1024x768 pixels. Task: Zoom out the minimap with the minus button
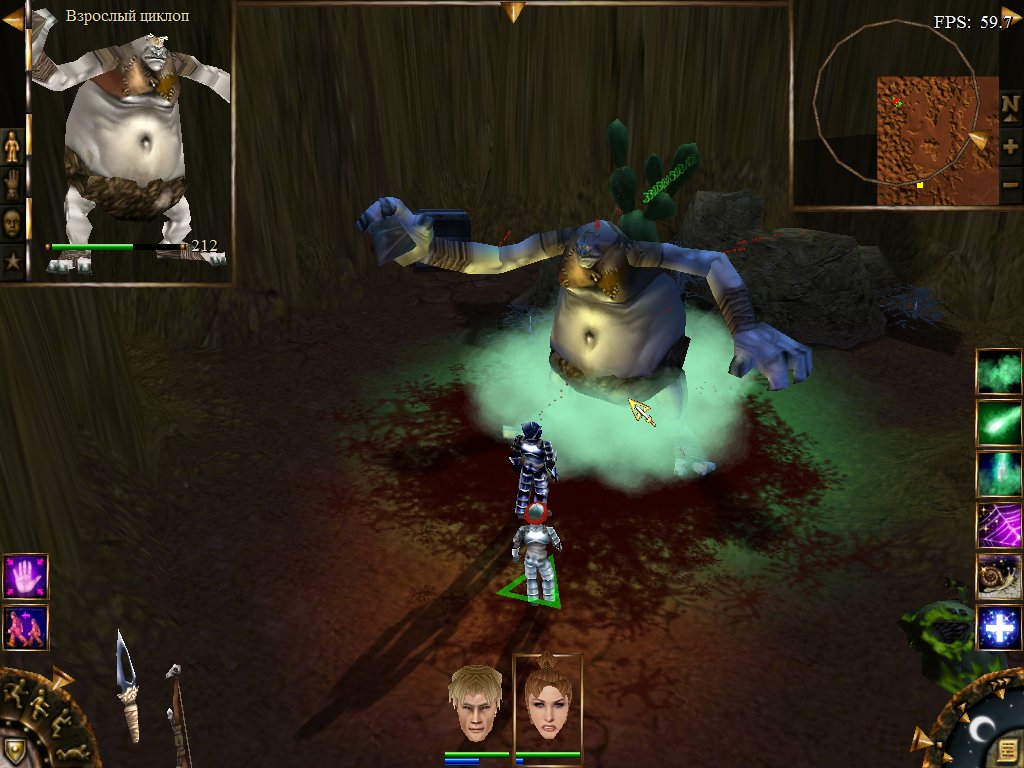click(x=1010, y=185)
